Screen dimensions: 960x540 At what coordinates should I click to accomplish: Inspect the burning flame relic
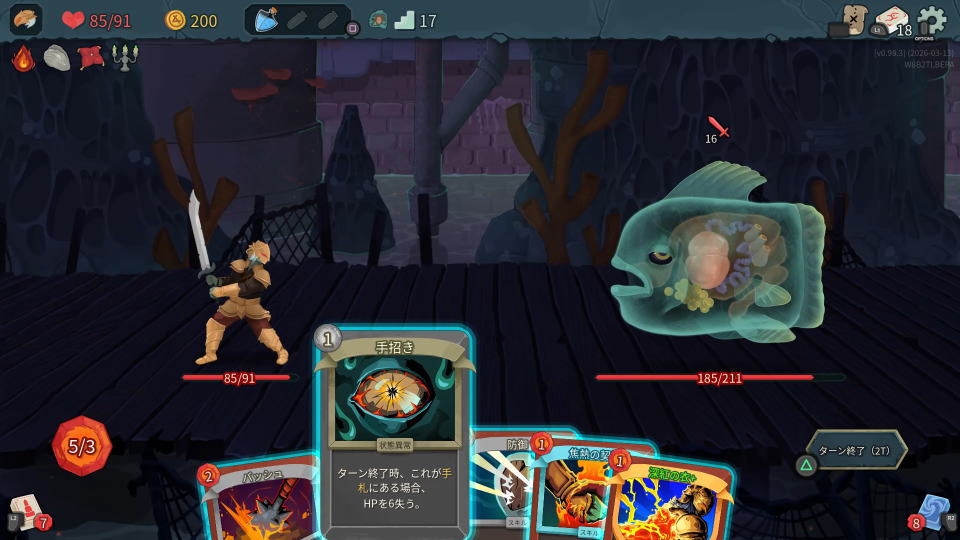pos(23,58)
